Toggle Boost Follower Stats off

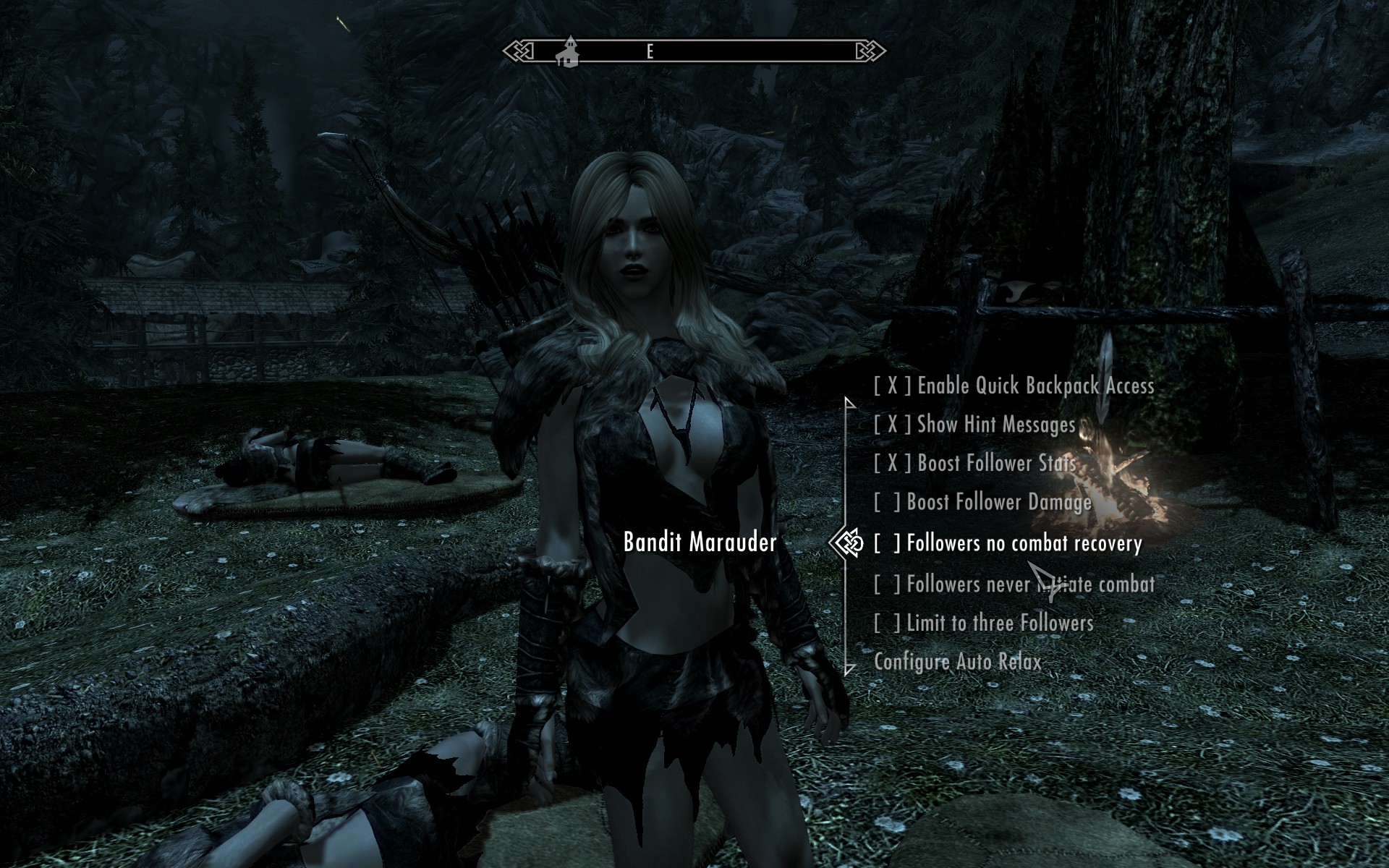[974, 464]
